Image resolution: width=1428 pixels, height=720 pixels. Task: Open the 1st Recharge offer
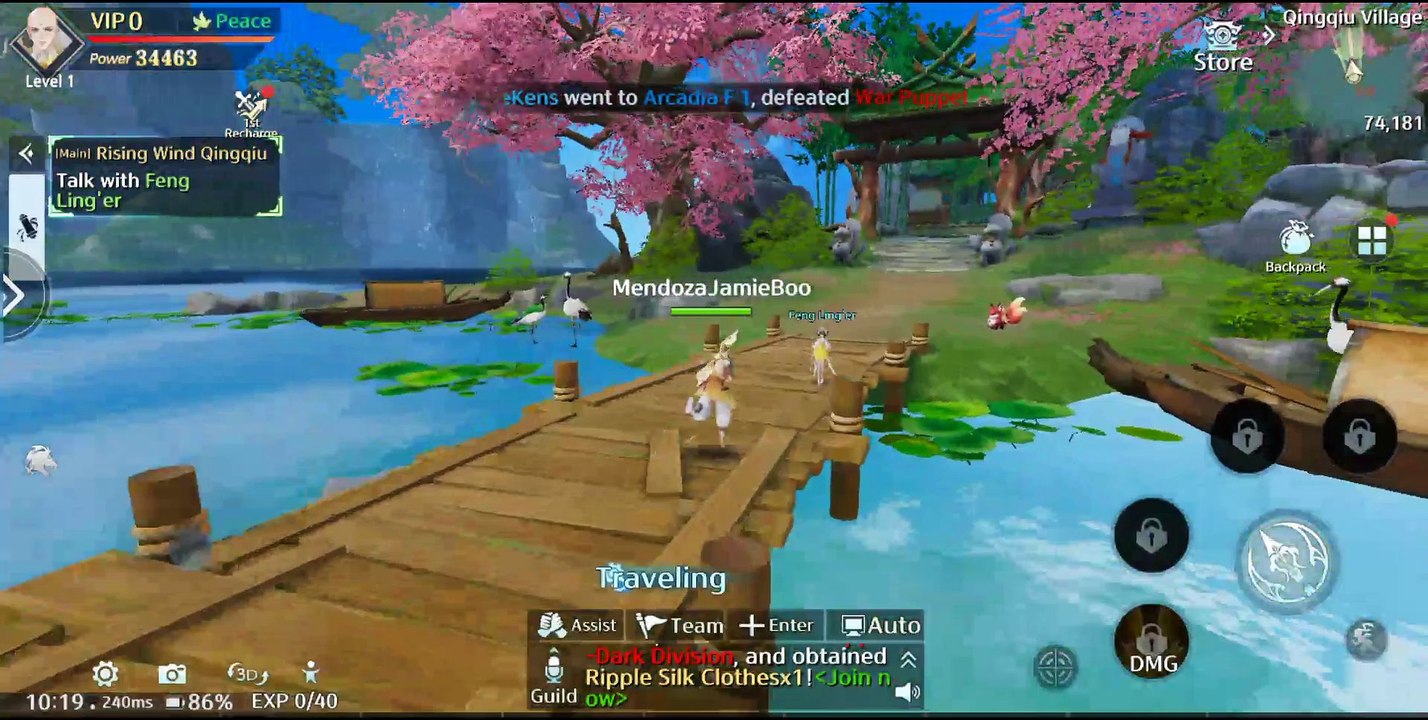[x=251, y=112]
